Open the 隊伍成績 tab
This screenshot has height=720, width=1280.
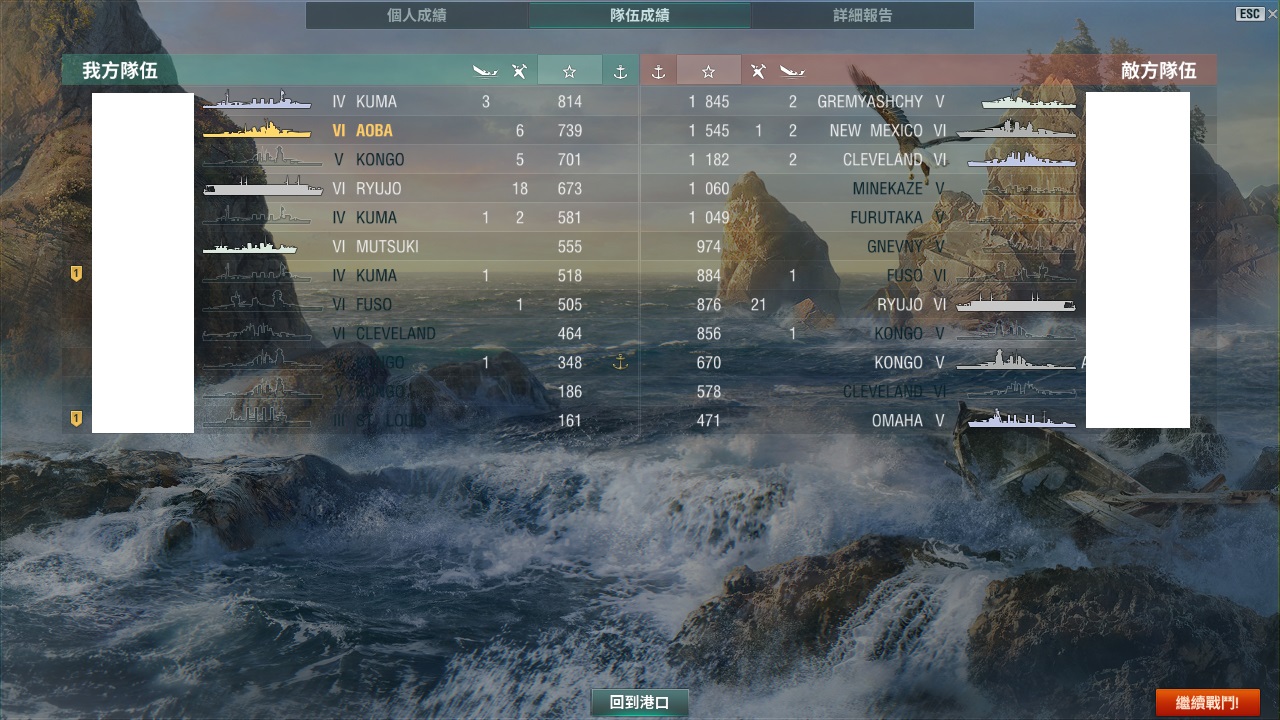[x=640, y=15]
